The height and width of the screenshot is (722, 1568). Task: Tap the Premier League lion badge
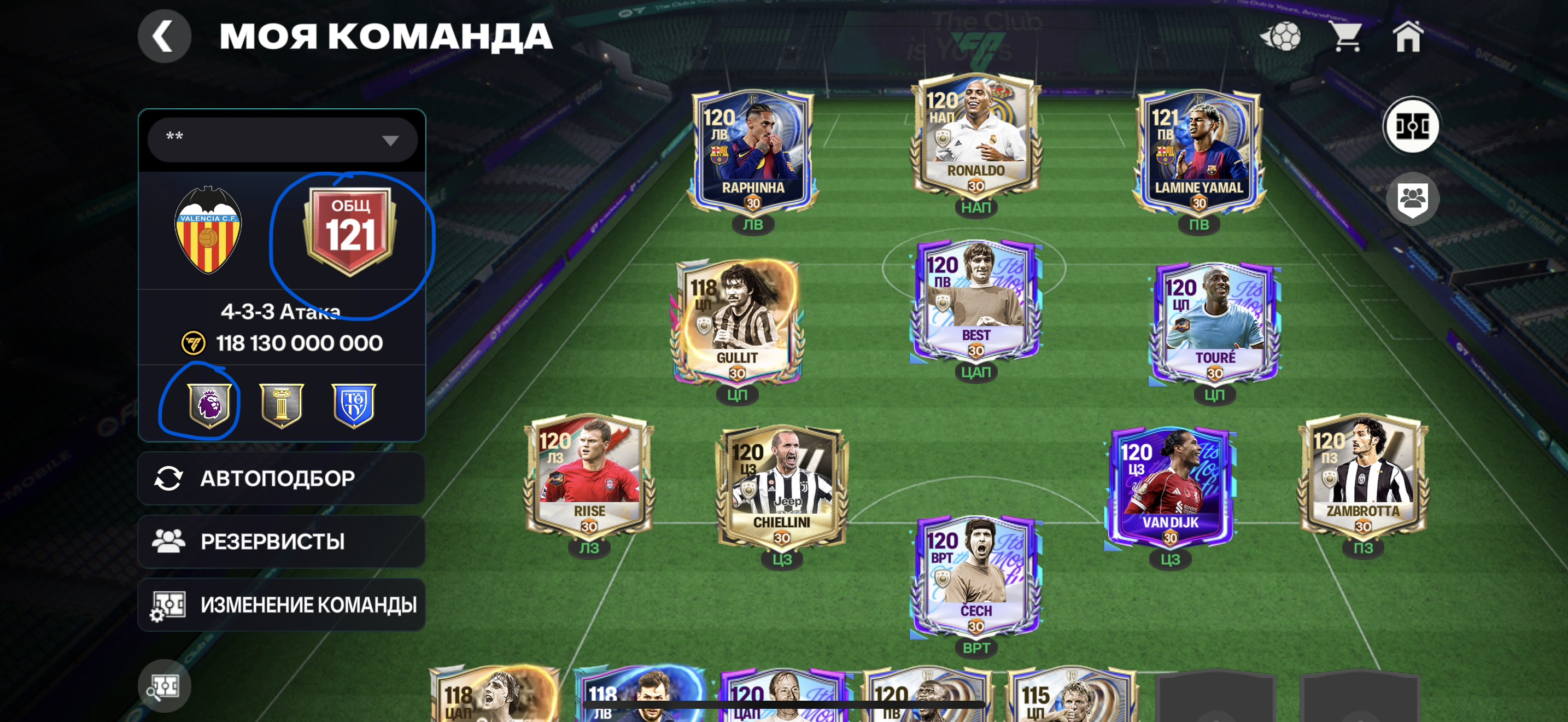point(209,404)
